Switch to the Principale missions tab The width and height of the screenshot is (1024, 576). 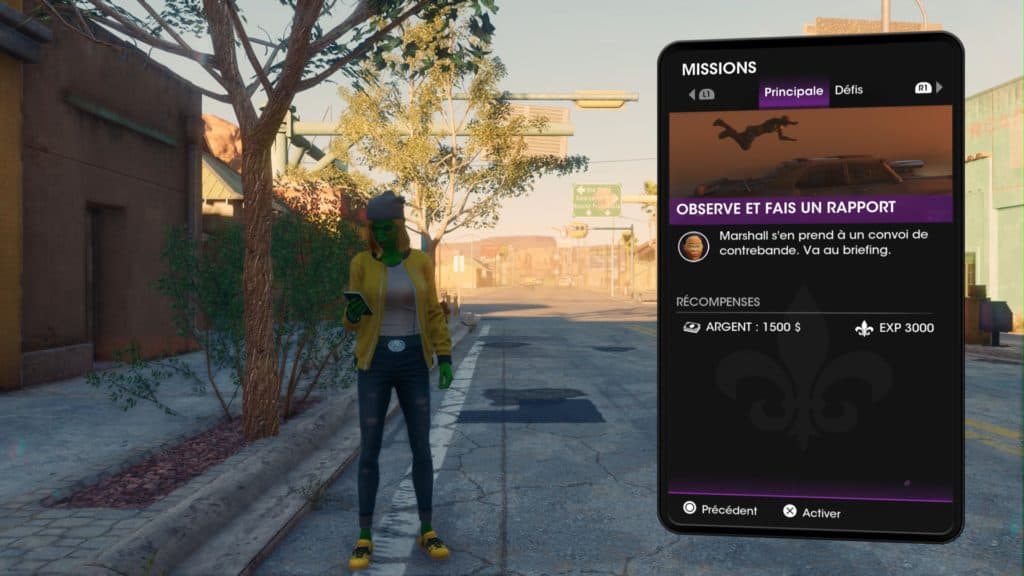point(793,92)
